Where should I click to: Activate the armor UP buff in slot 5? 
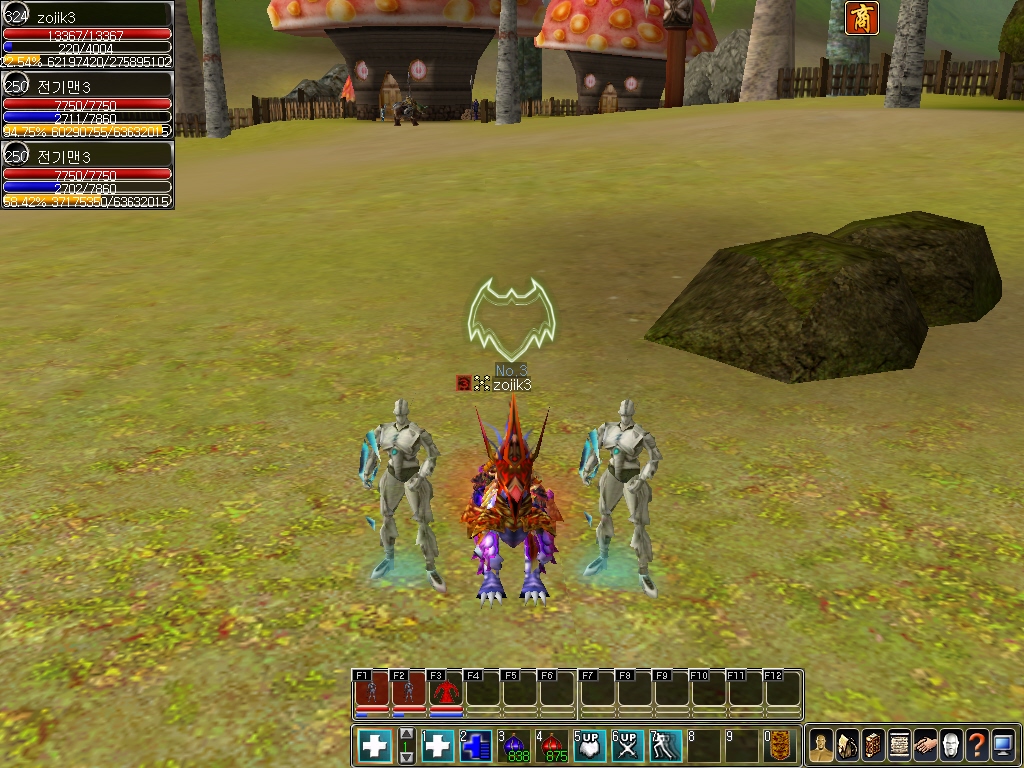coord(590,746)
